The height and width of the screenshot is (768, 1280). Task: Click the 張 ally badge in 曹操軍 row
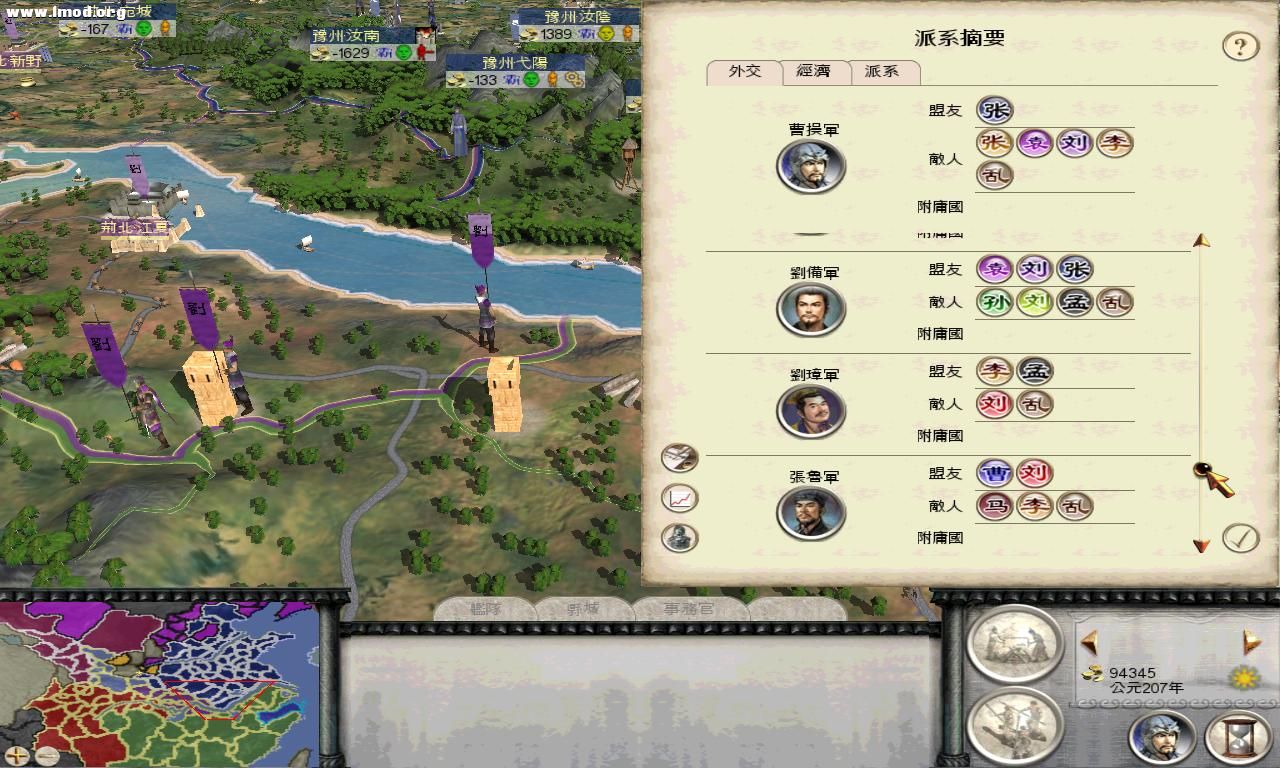(994, 110)
